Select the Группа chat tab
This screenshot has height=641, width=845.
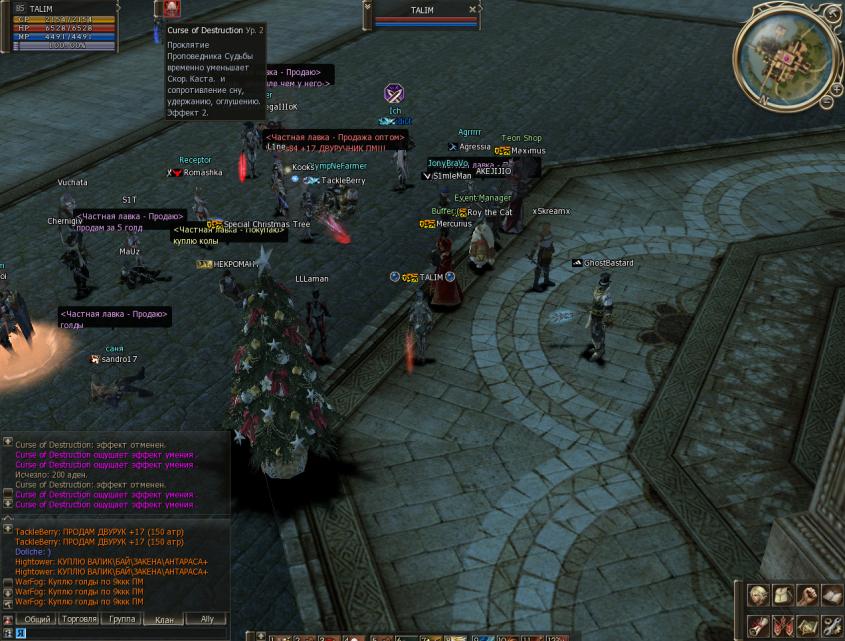pos(122,619)
